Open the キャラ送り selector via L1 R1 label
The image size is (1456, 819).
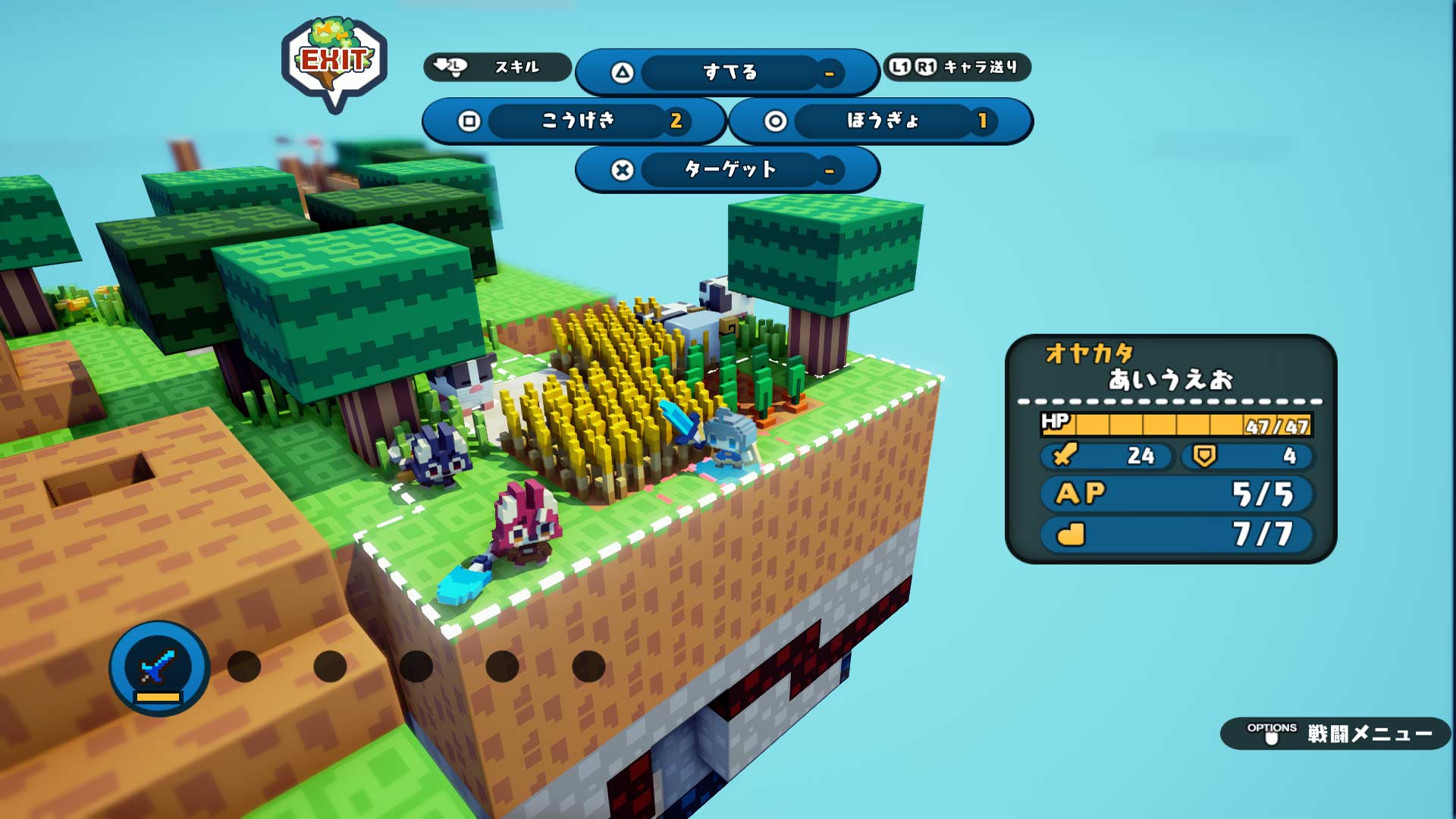click(x=957, y=67)
